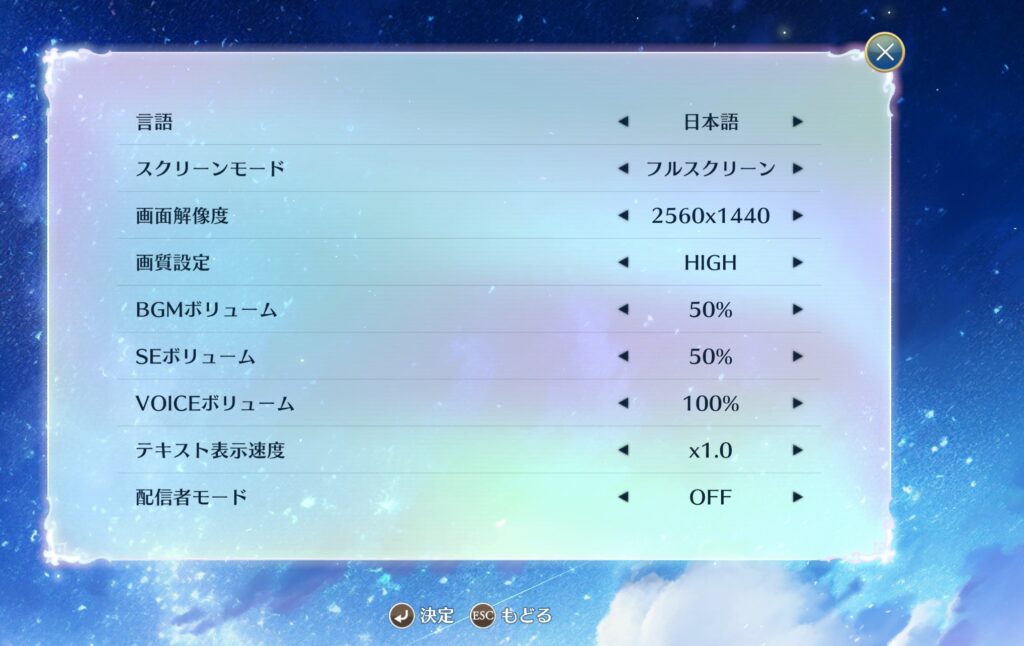1024x646 pixels.
Task: Close the settings panel with the X button
Action: [884, 52]
